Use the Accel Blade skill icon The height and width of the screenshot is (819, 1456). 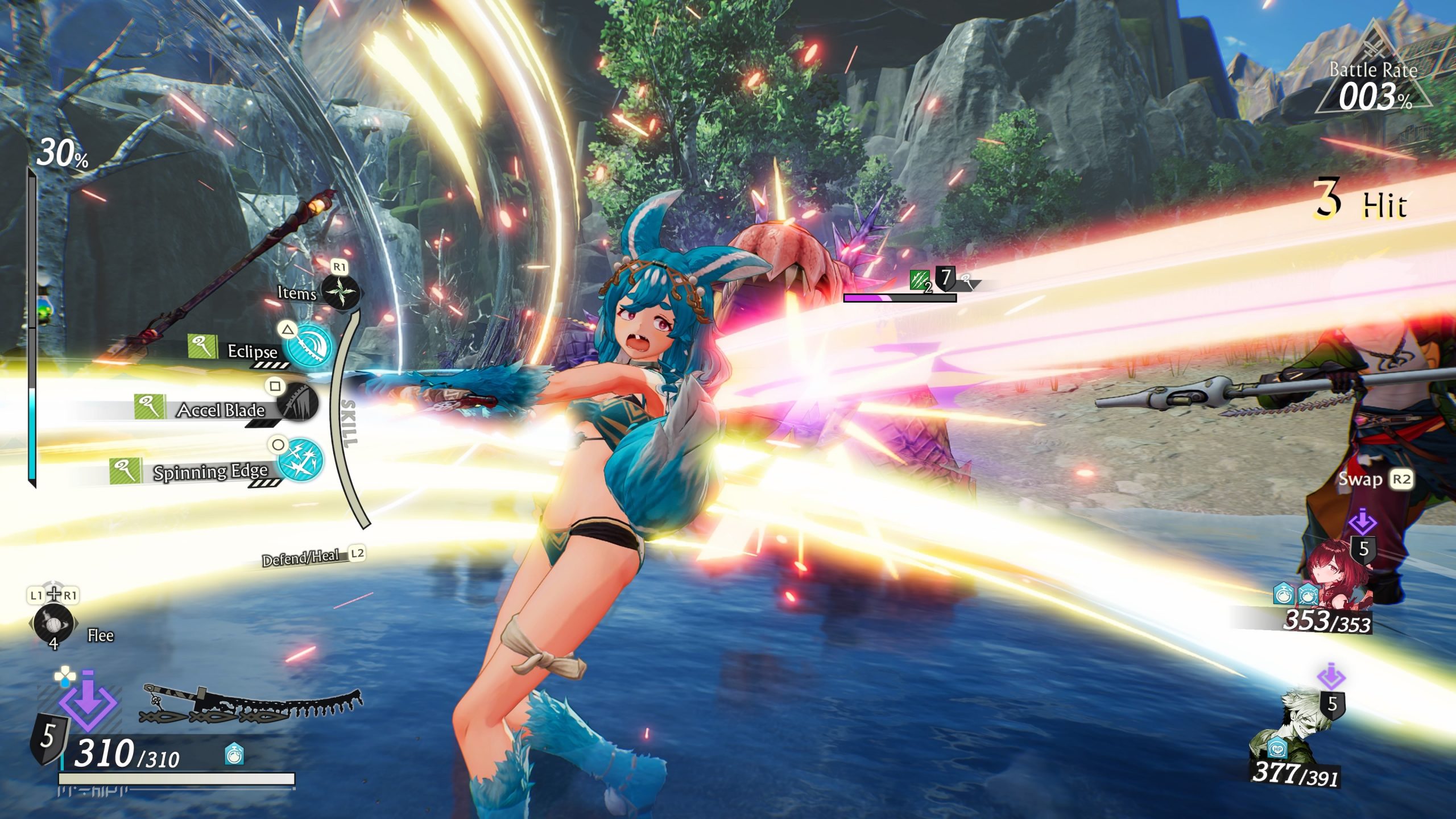coord(297,402)
